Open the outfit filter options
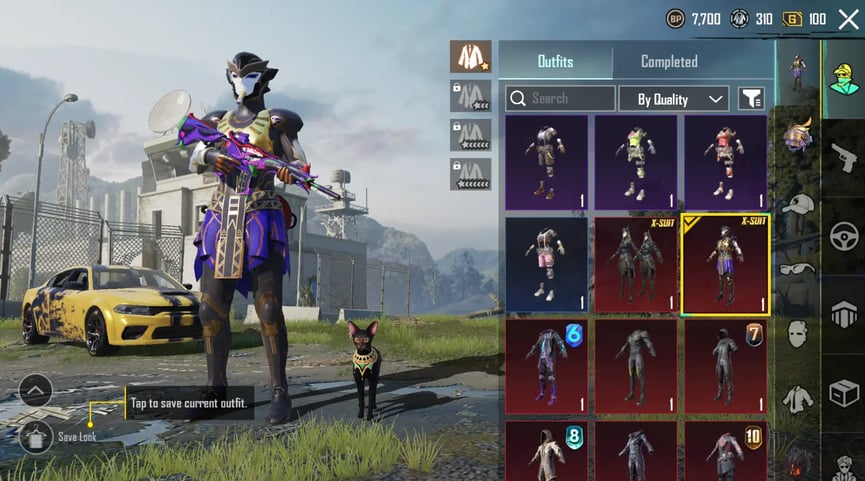The image size is (865, 481). pyautogui.click(x=751, y=98)
